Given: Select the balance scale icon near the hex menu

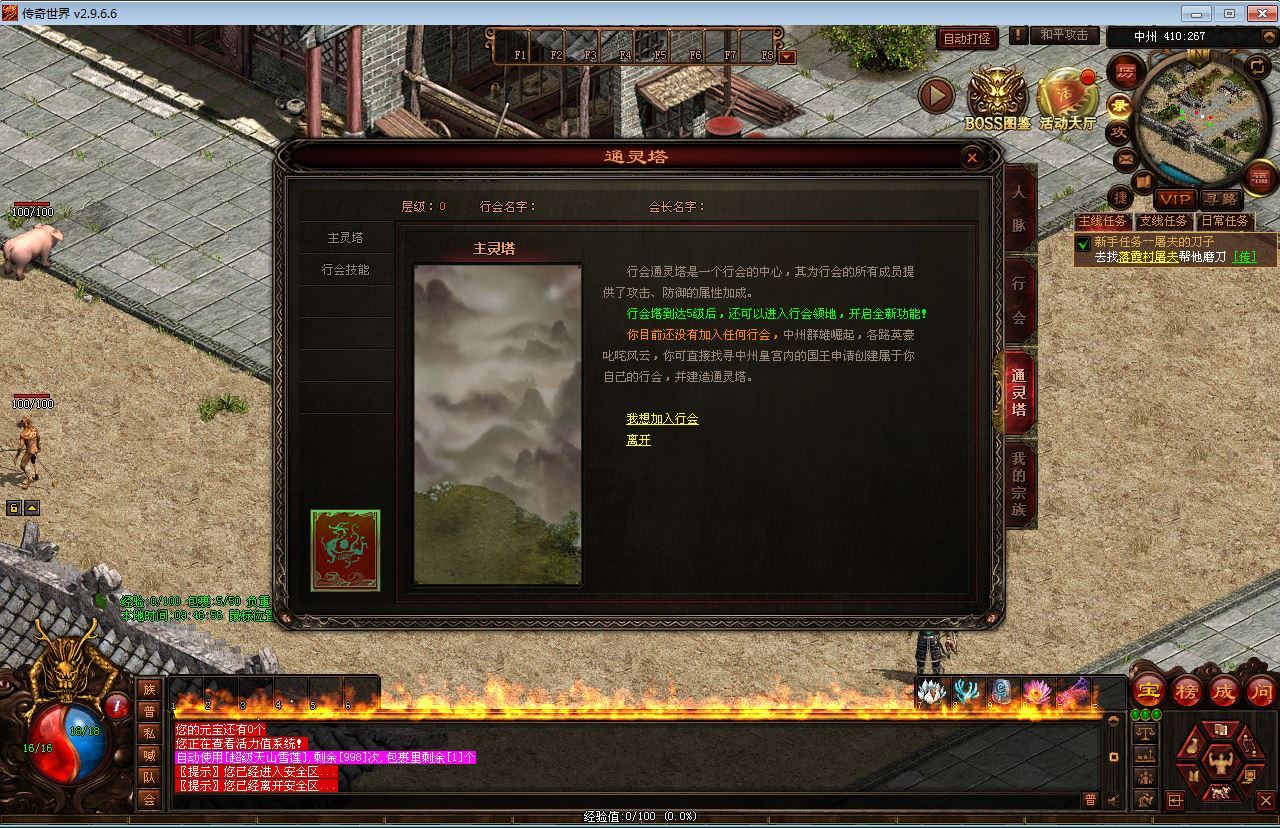Looking at the screenshot, I should [x=1145, y=732].
